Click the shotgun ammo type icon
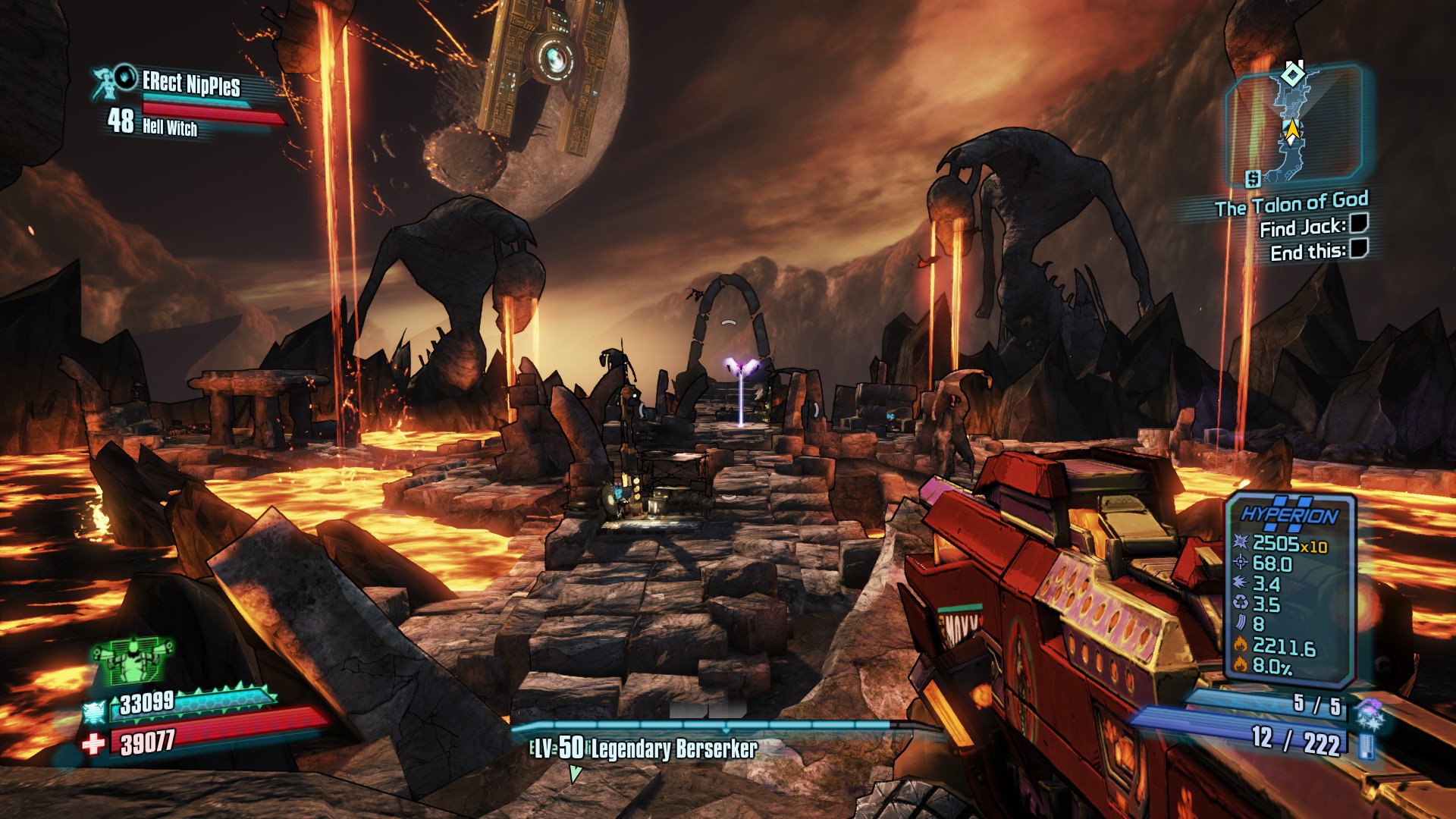 [1368, 746]
